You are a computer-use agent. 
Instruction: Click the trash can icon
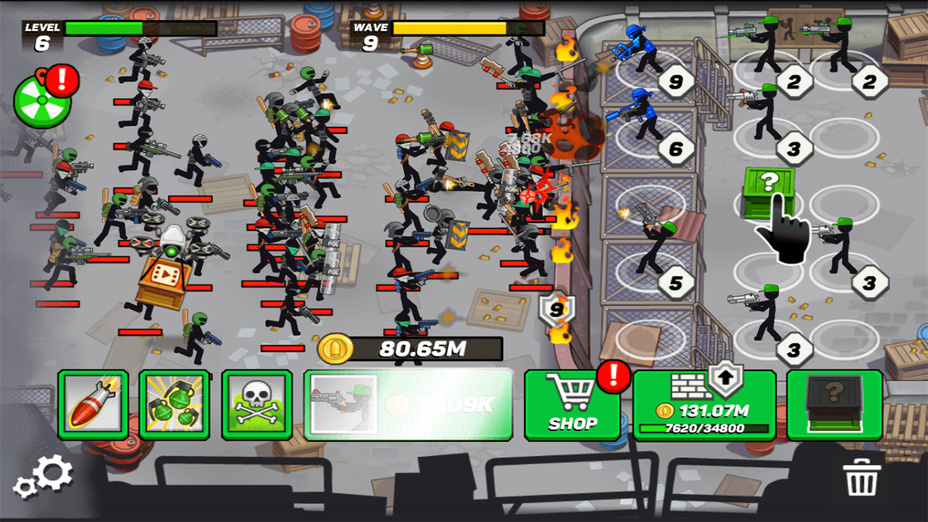click(x=860, y=477)
